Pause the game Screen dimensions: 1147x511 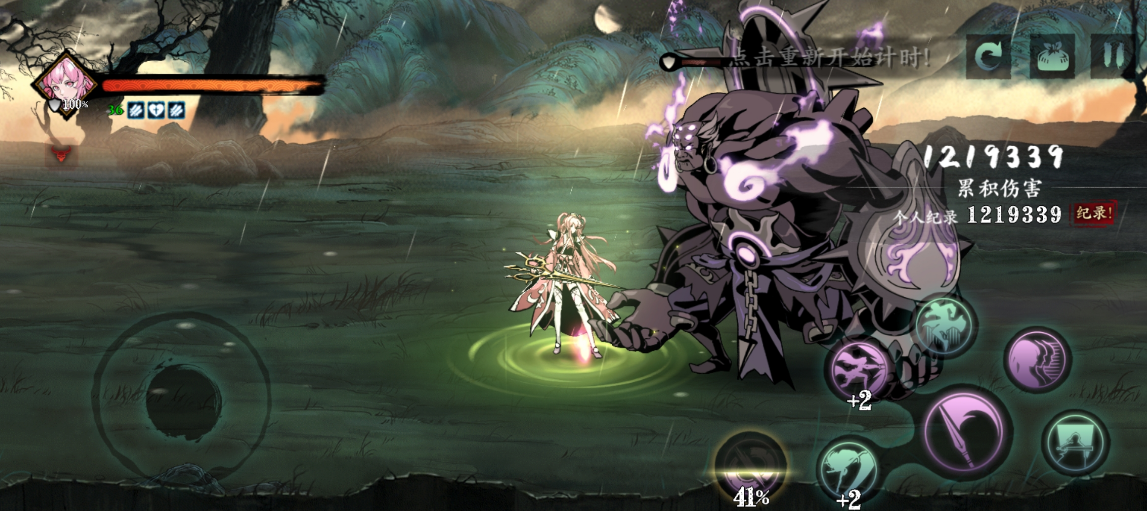(x=1111, y=57)
